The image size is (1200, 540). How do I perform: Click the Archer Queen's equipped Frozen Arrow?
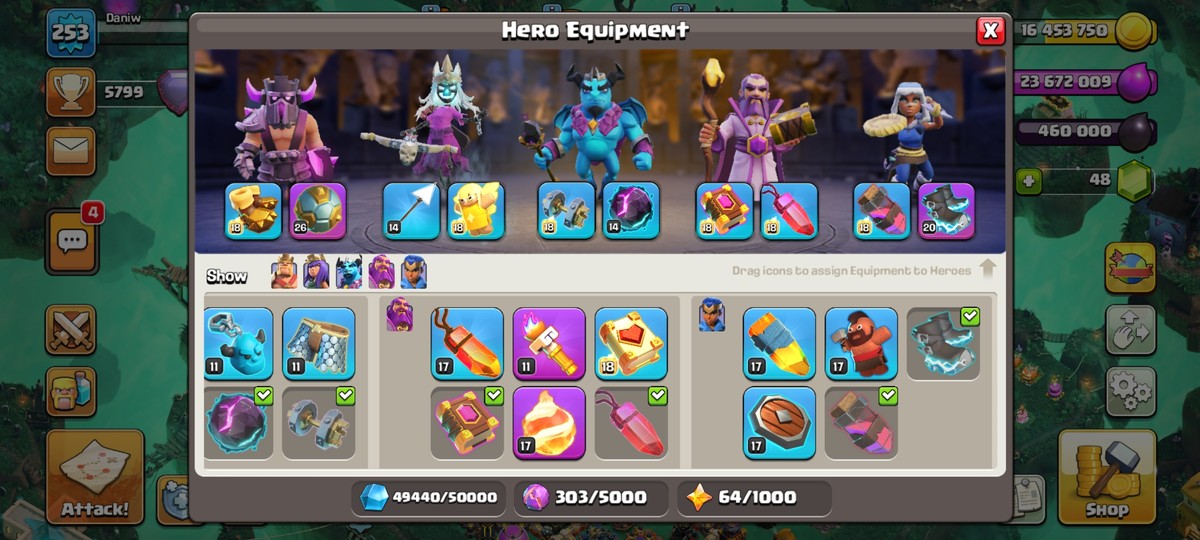point(411,210)
